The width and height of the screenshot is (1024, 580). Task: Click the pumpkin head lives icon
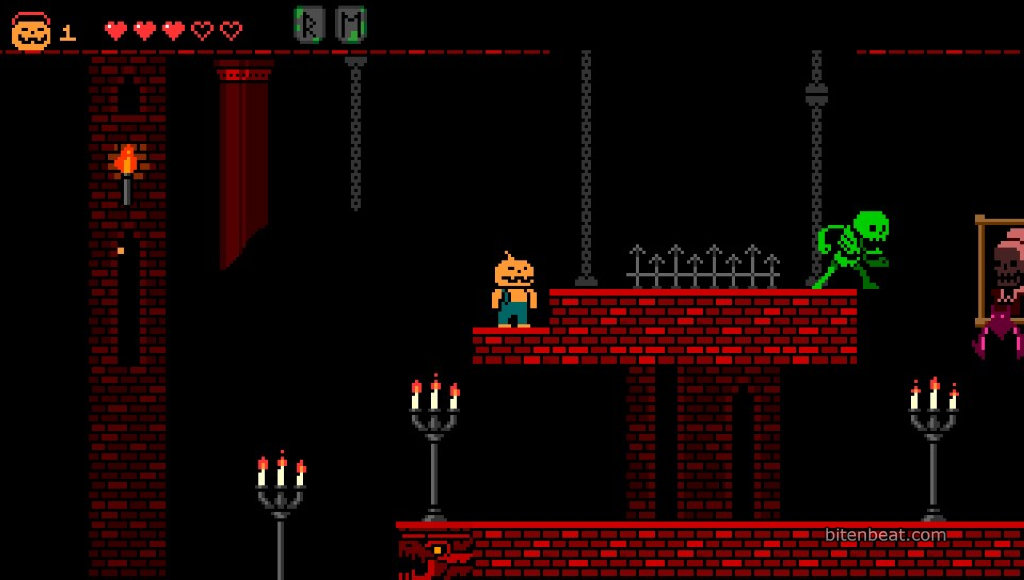coord(31,32)
